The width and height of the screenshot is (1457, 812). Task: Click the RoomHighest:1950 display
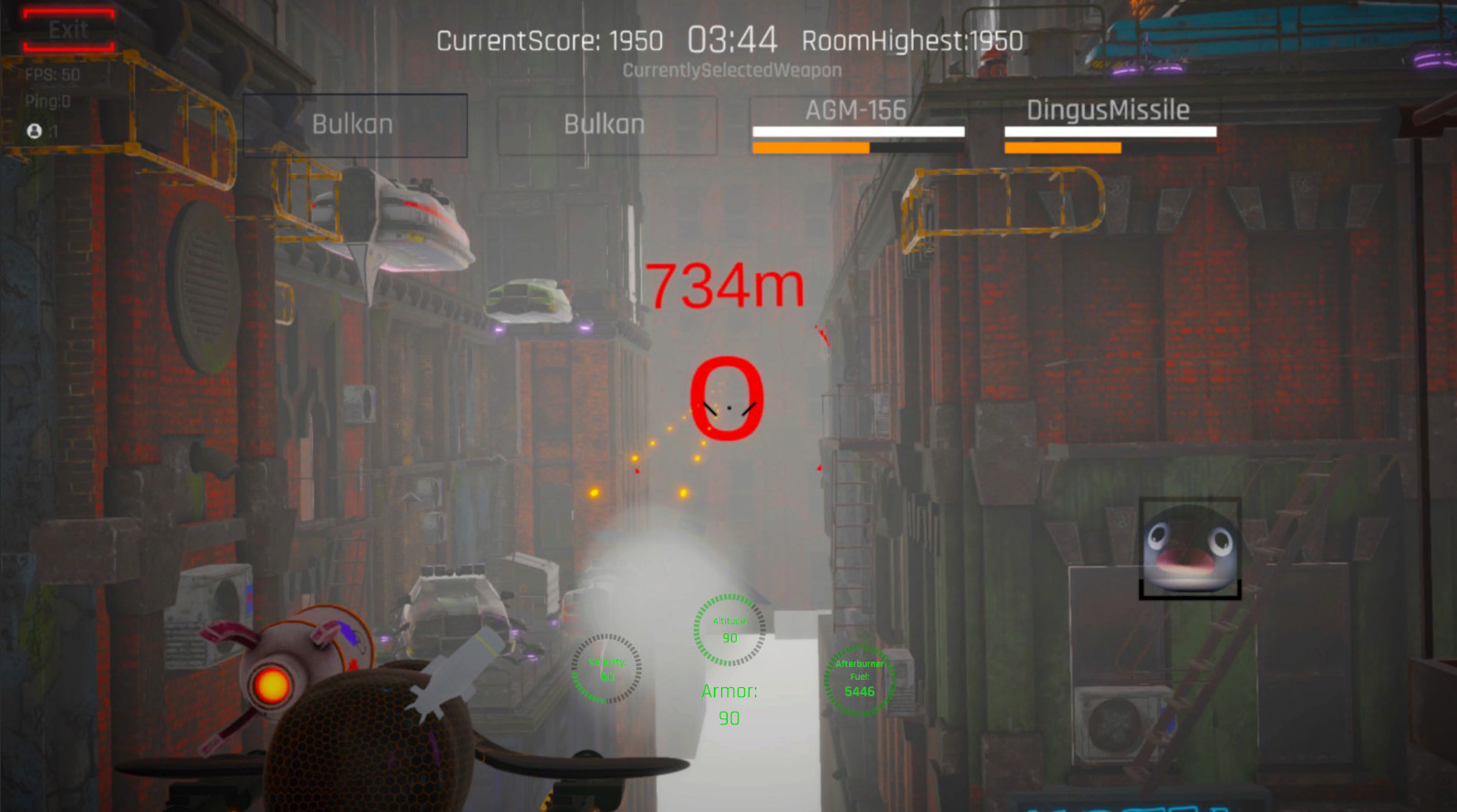pos(911,41)
